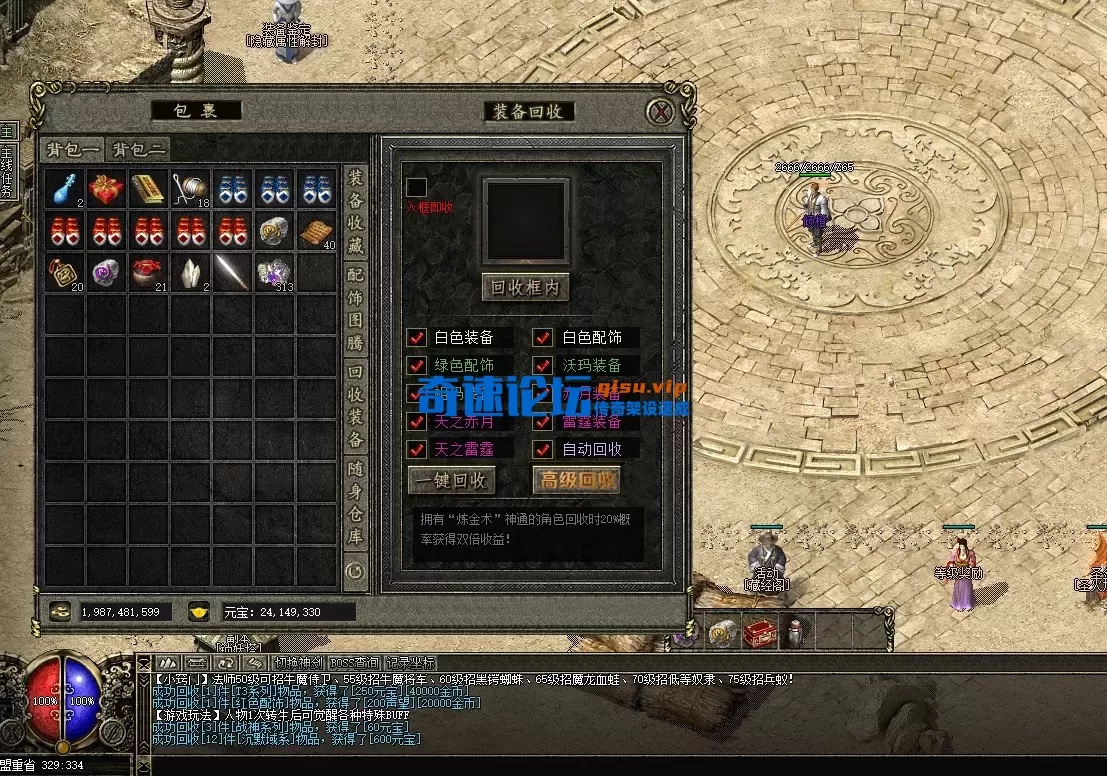
Task: Toggle the 白色配饰 checkbox
Action: point(543,338)
